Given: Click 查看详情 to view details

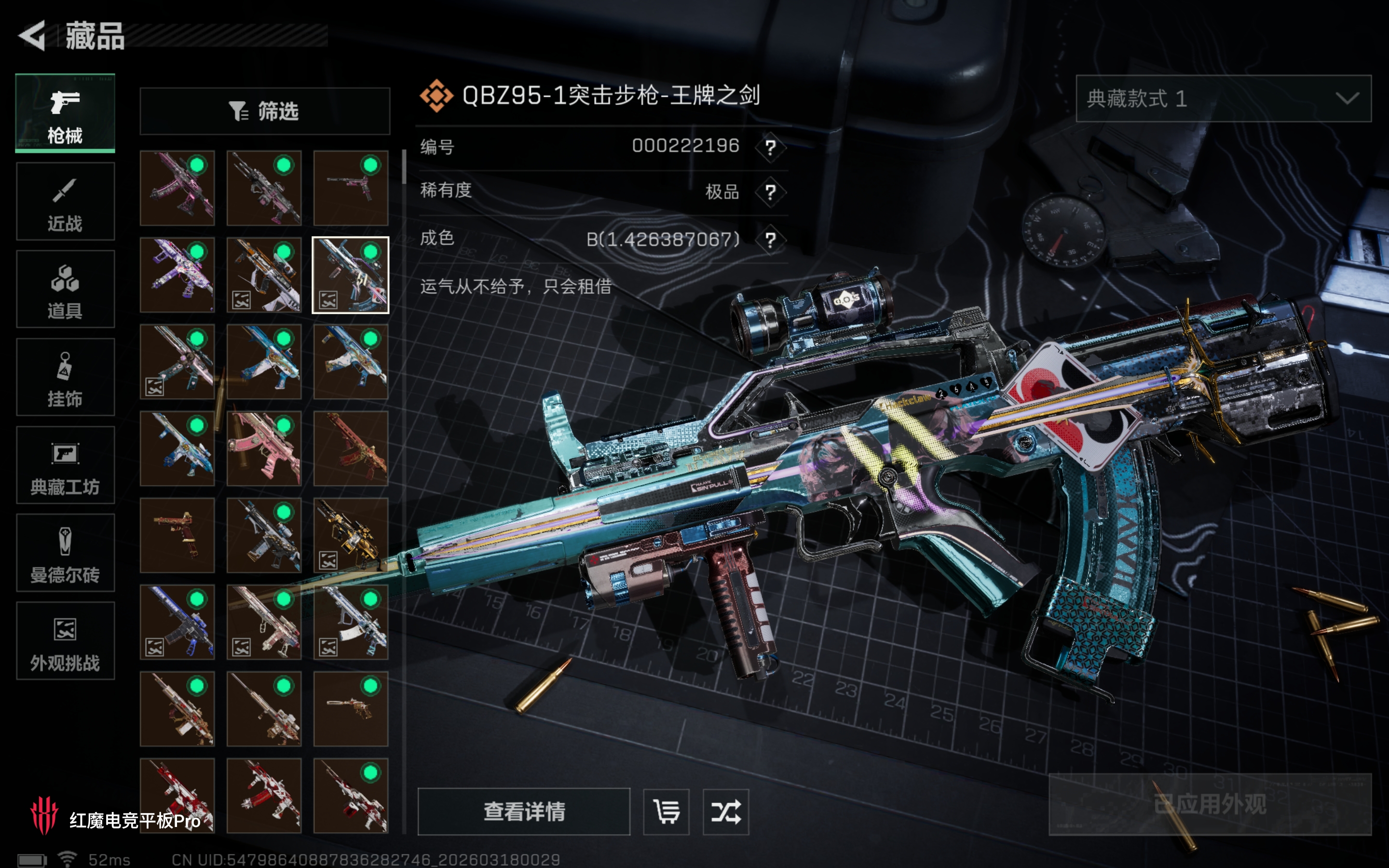Looking at the screenshot, I should (x=523, y=812).
